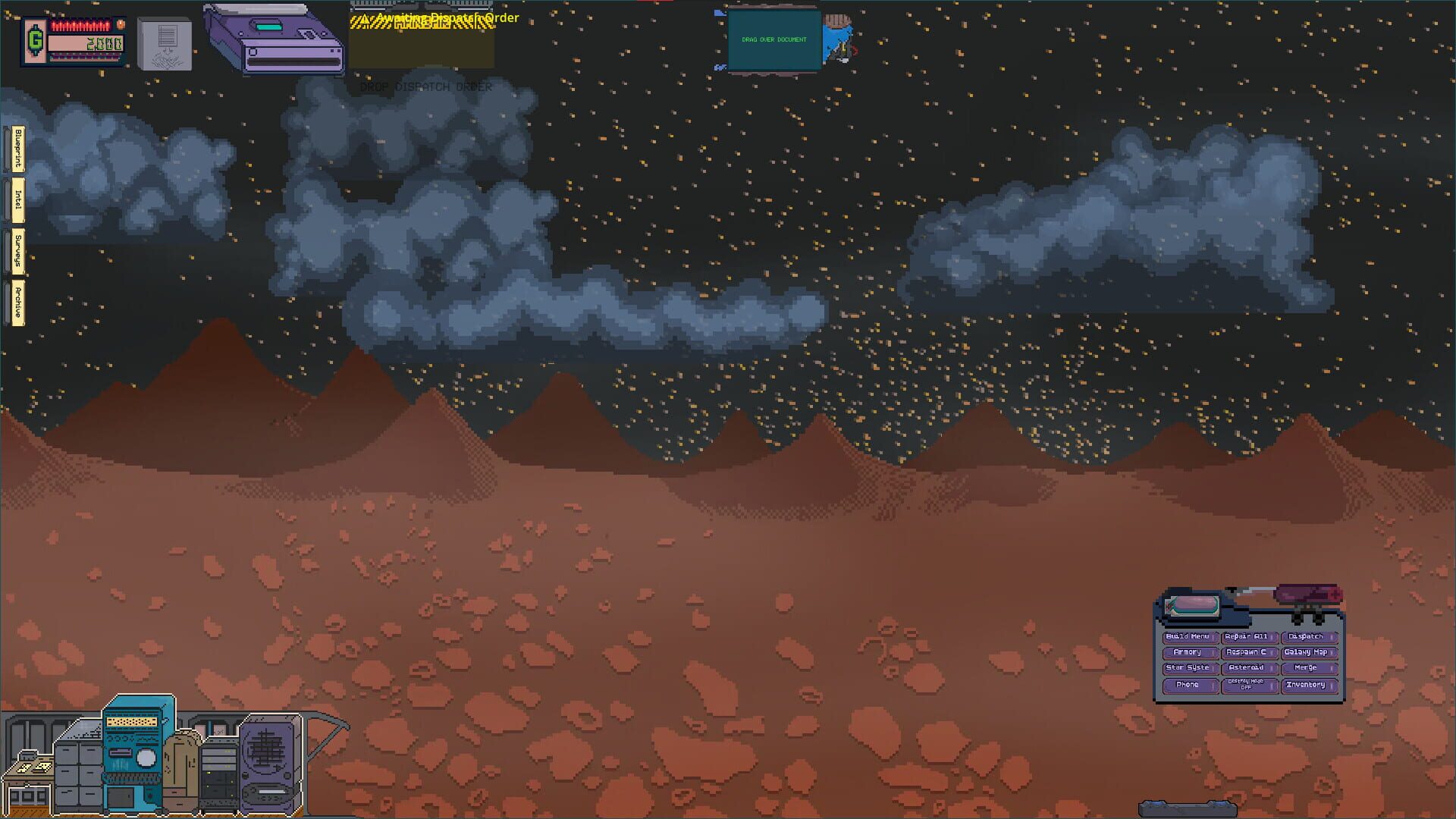Click the Awaiting Dispatch Order warning triangle

(363, 17)
